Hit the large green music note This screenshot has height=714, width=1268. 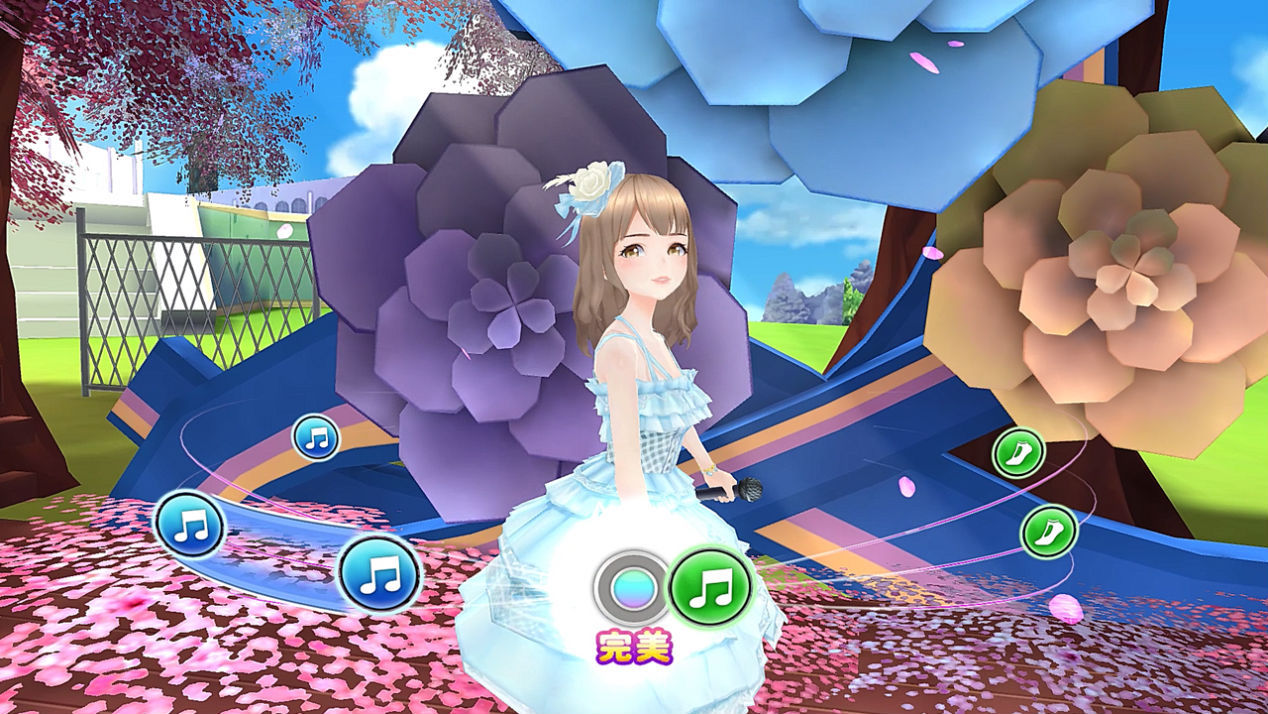tap(710, 587)
